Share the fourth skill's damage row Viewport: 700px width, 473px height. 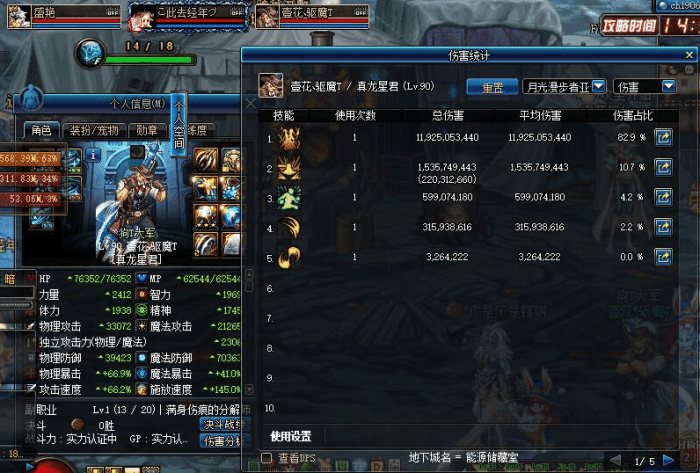point(662,228)
